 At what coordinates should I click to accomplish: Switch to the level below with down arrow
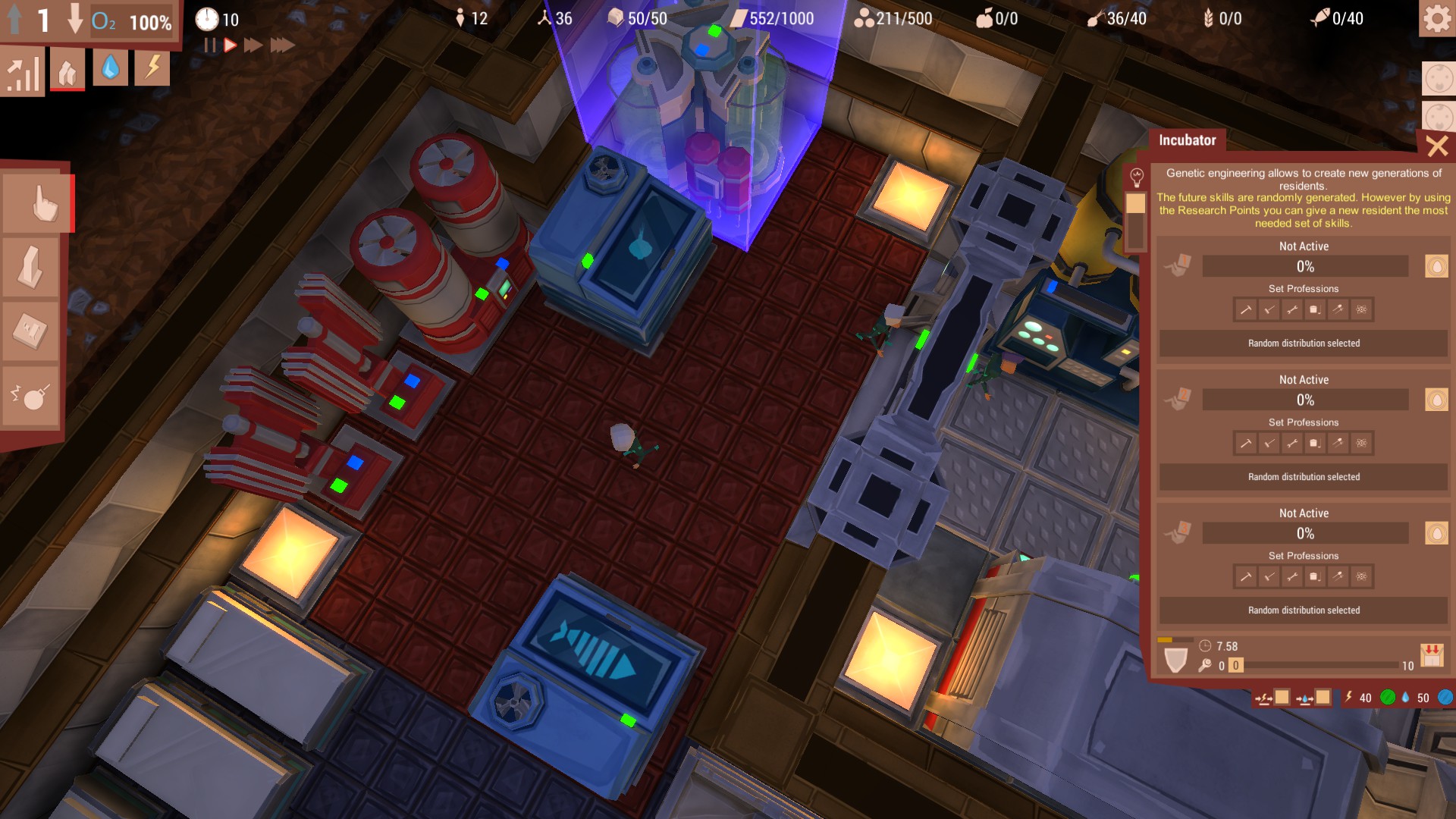click(x=75, y=17)
